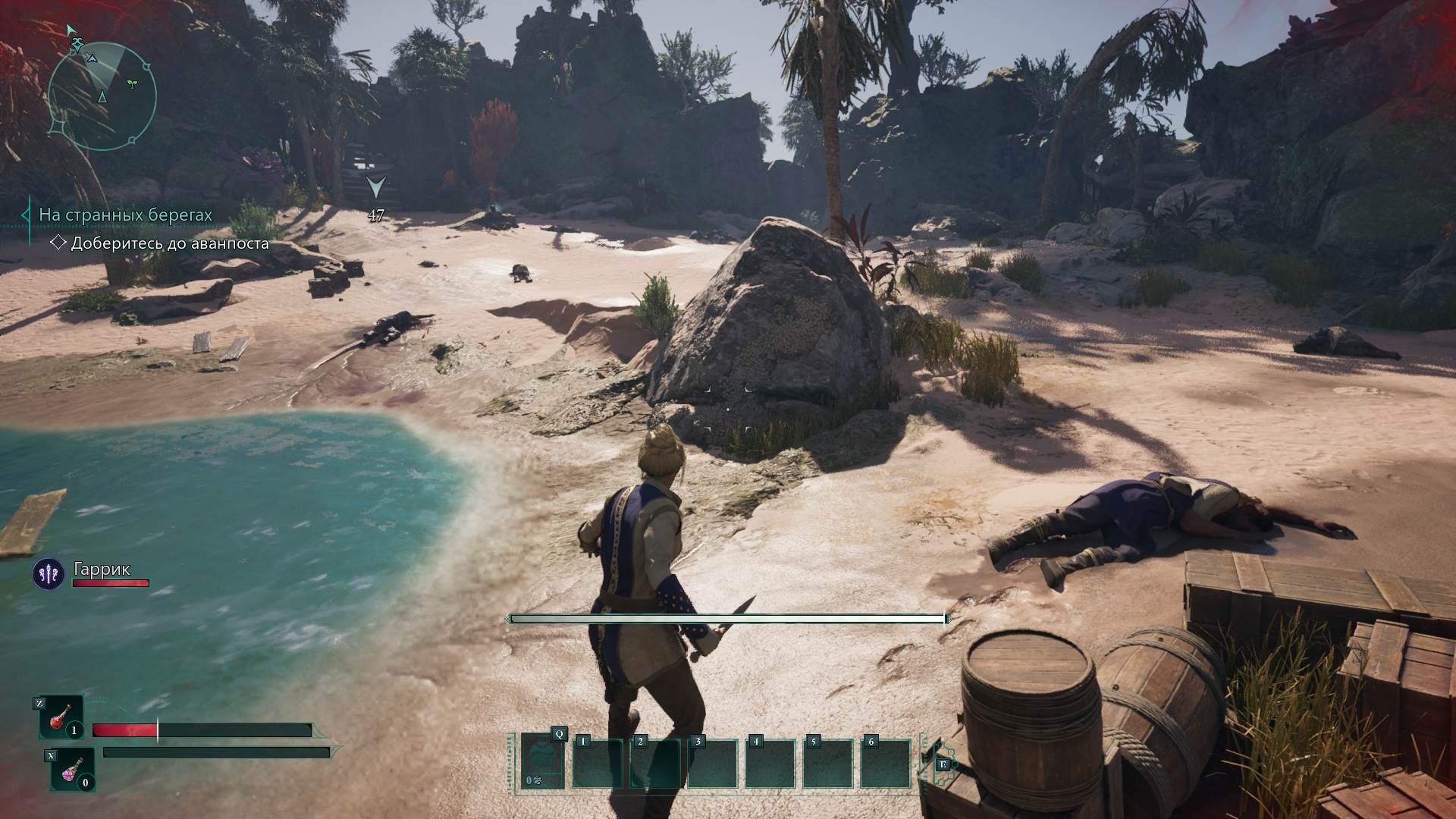This screenshot has width=1456, height=819.
Task: Activate the Q ability slot
Action: pos(543,761)
